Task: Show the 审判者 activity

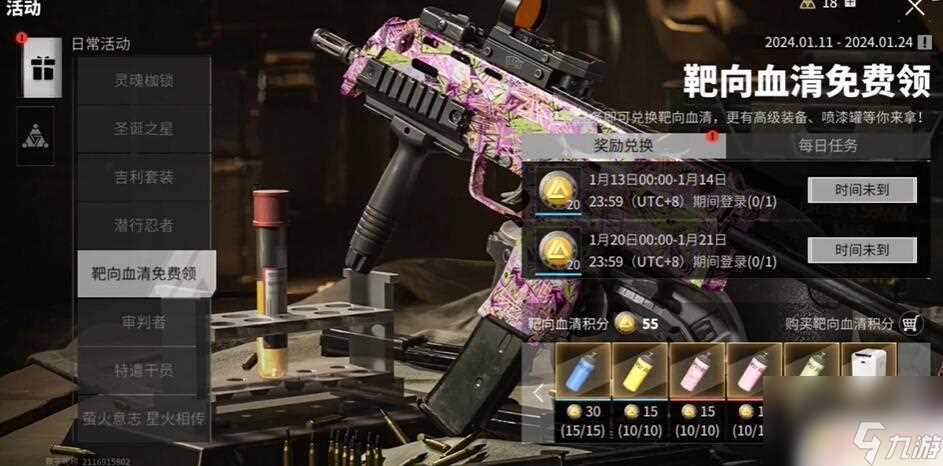Action: point(144,321)
